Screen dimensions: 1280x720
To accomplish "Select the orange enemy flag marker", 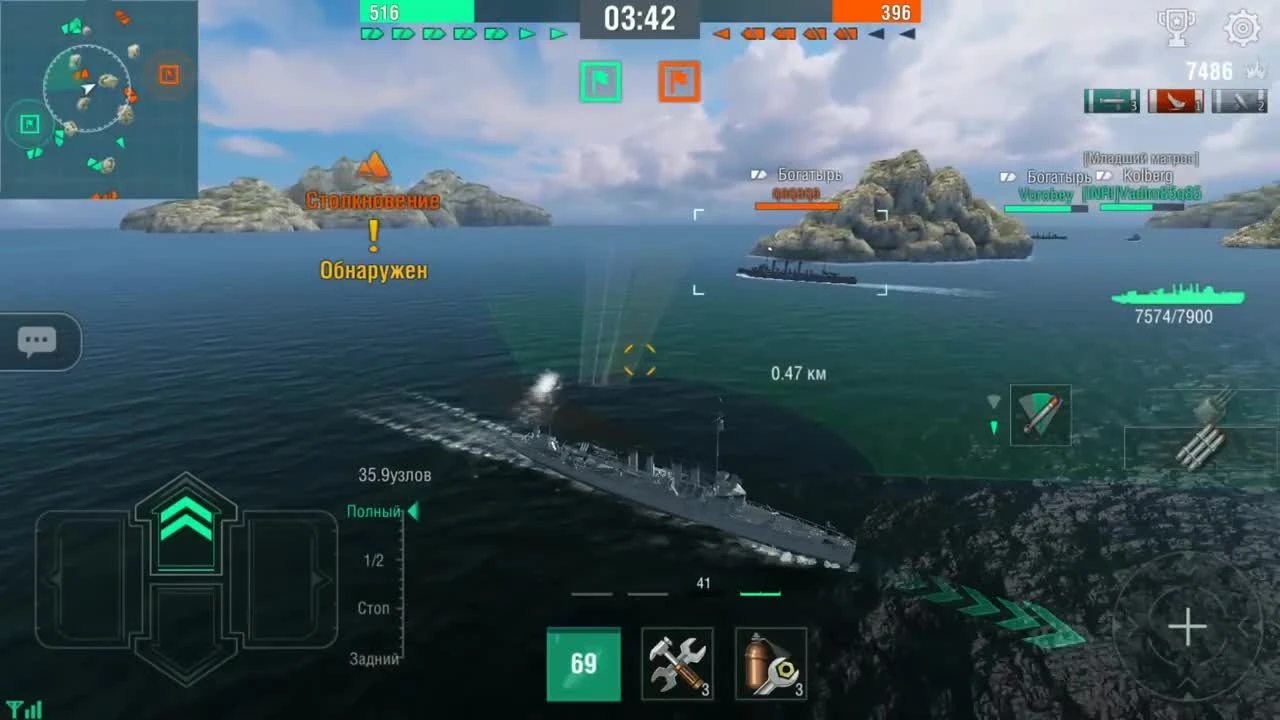I will tap(679, 81).
